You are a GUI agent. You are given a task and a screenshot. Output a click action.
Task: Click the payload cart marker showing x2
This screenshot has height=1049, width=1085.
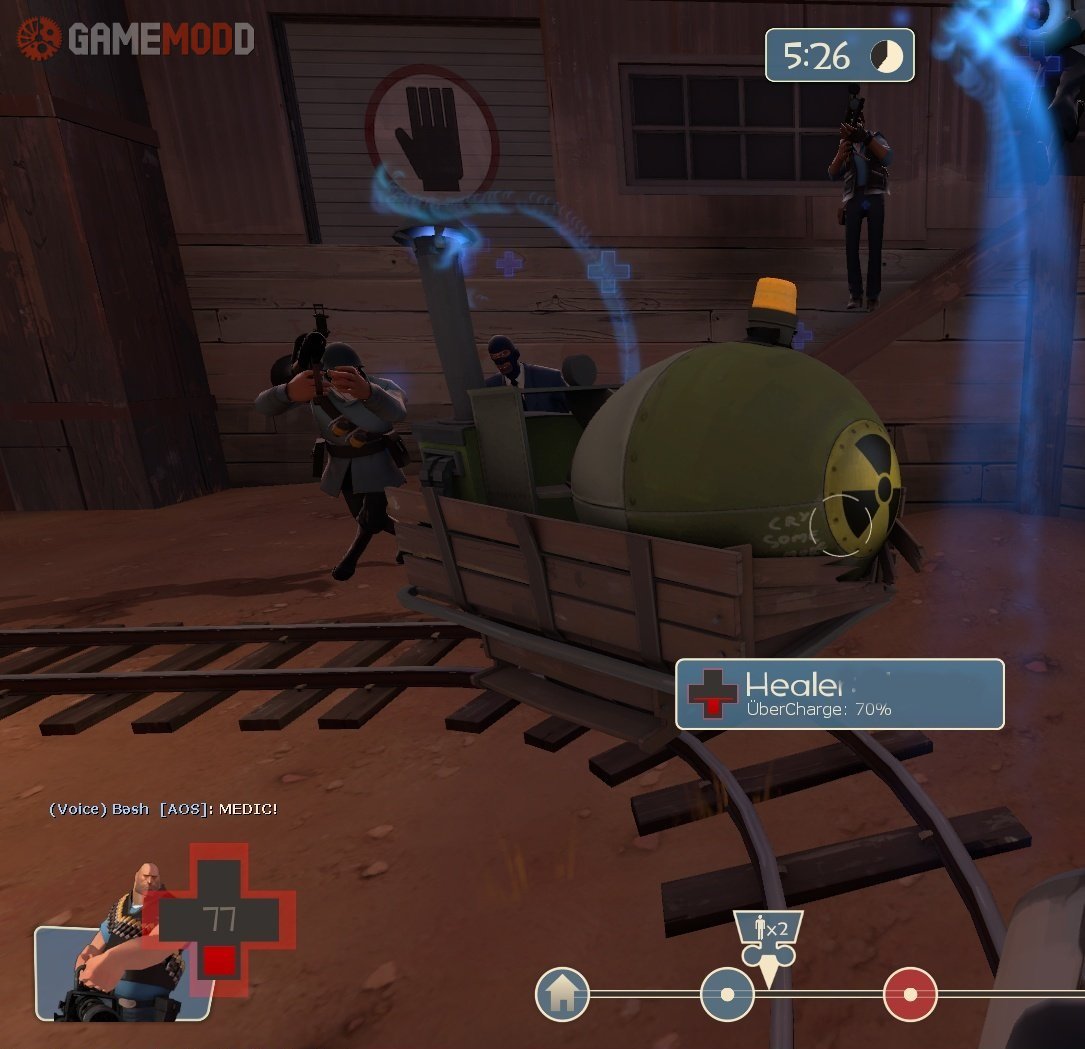point(768,939)
